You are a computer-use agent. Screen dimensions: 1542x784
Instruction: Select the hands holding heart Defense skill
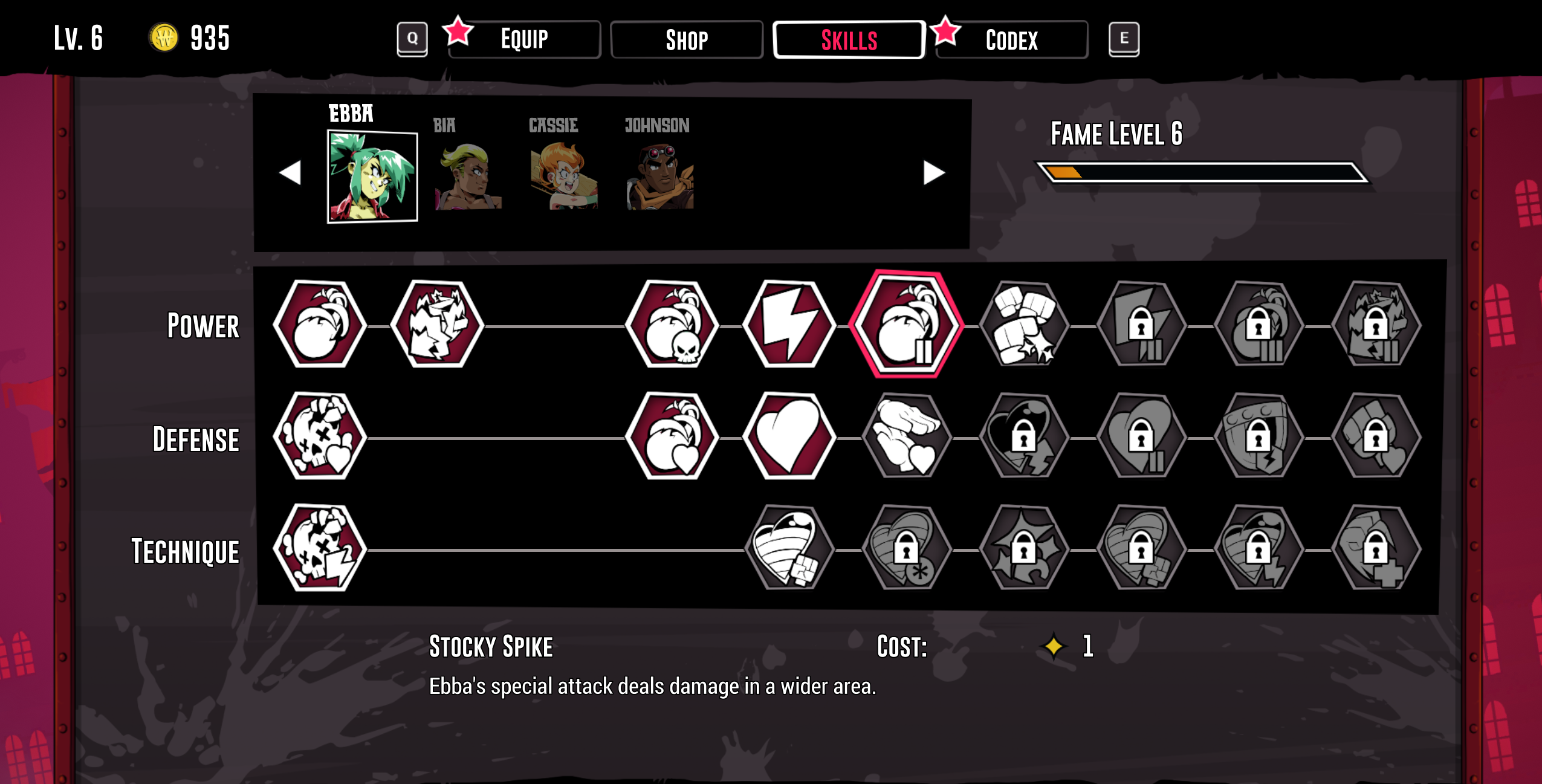(905, 436)
